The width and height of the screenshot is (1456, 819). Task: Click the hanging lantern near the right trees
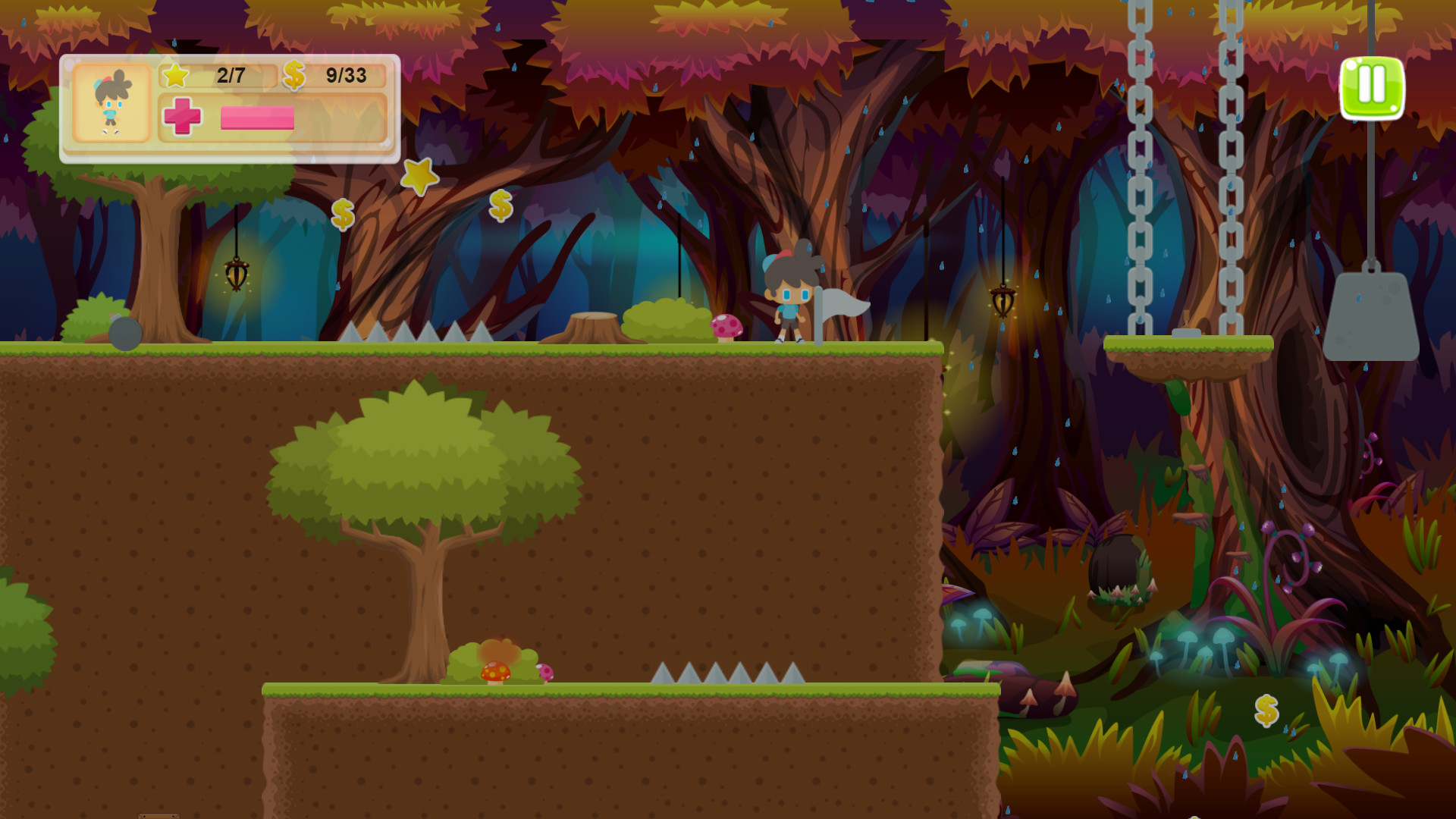(1003, 303)
